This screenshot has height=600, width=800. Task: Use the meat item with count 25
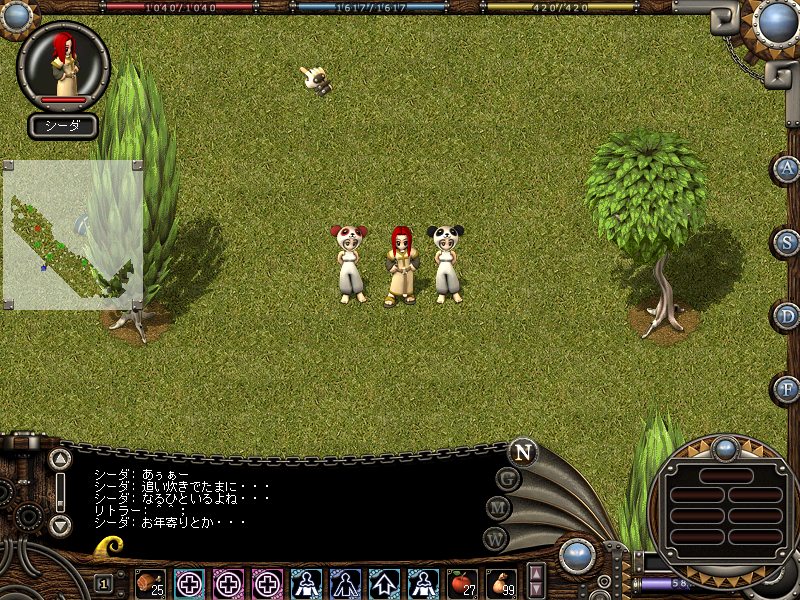[149, 583]
